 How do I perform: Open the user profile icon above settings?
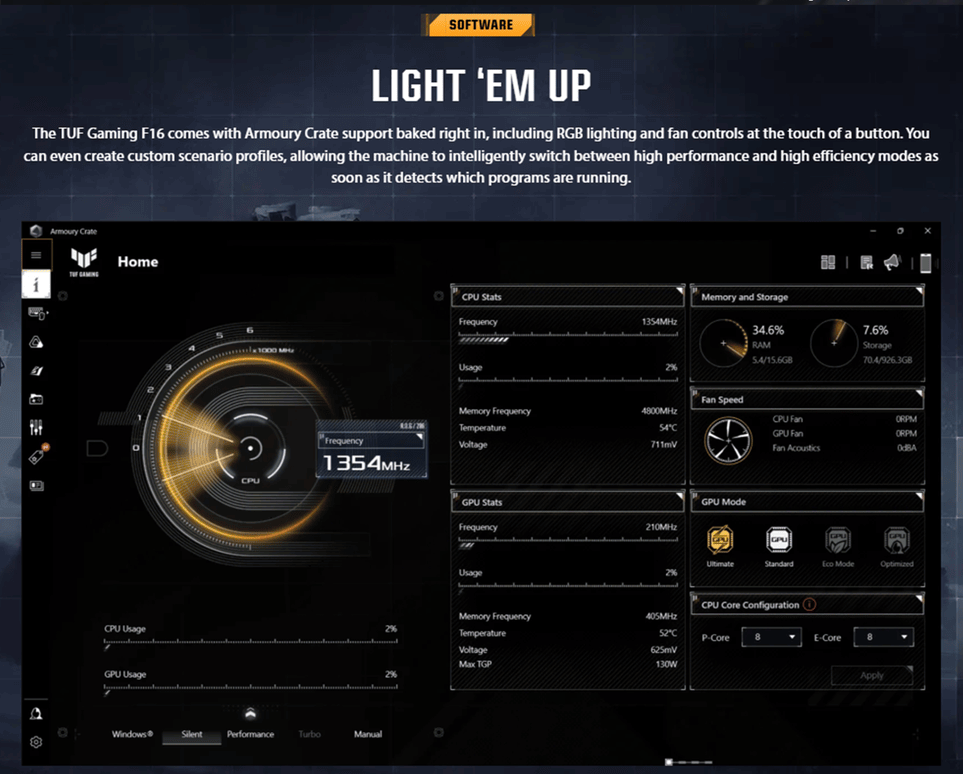[36, 714]
